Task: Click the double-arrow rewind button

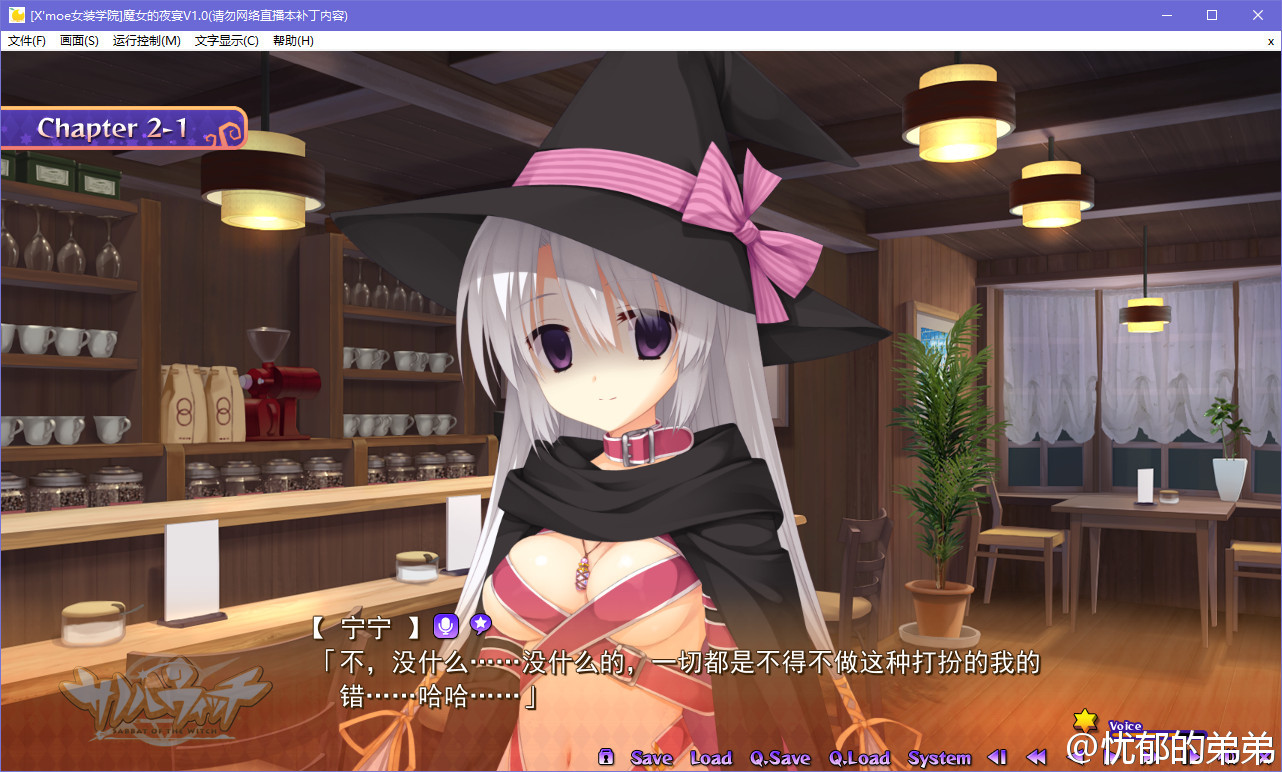Action: coord(1036,757)
